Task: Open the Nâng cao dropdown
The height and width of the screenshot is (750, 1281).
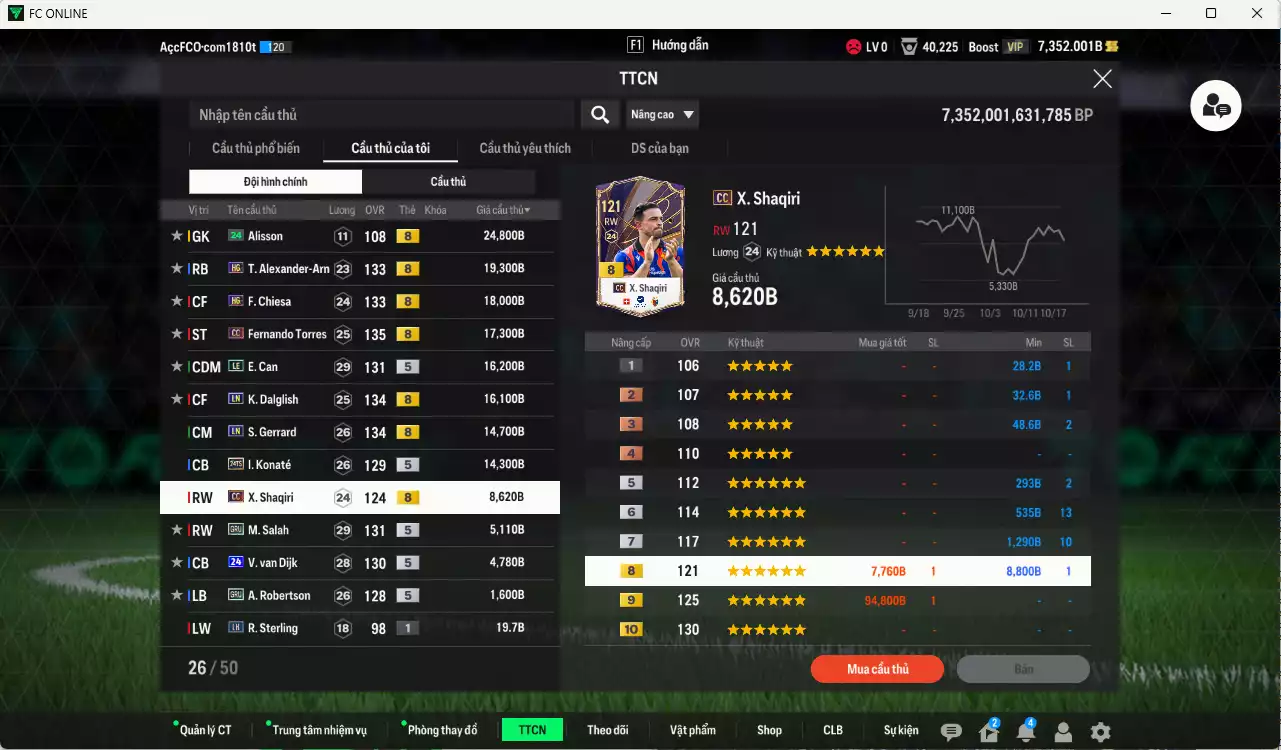Action: tap(662, 115)
